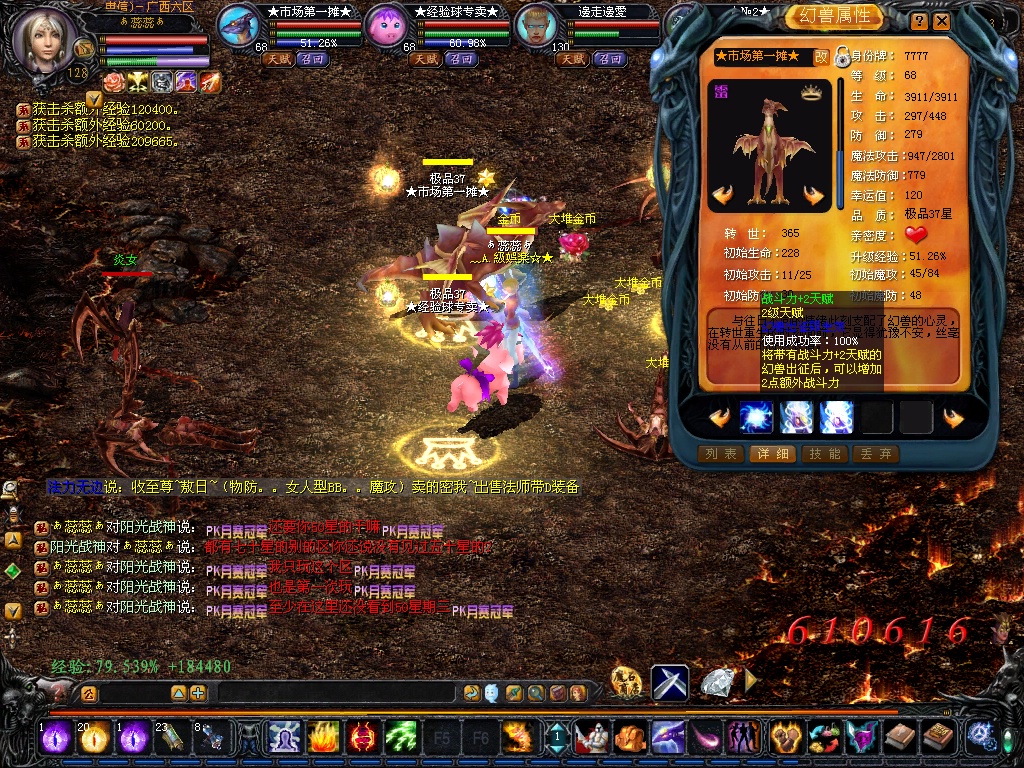Click the padlock icon next to 身份牌
1024x768 pixels.
842,55
